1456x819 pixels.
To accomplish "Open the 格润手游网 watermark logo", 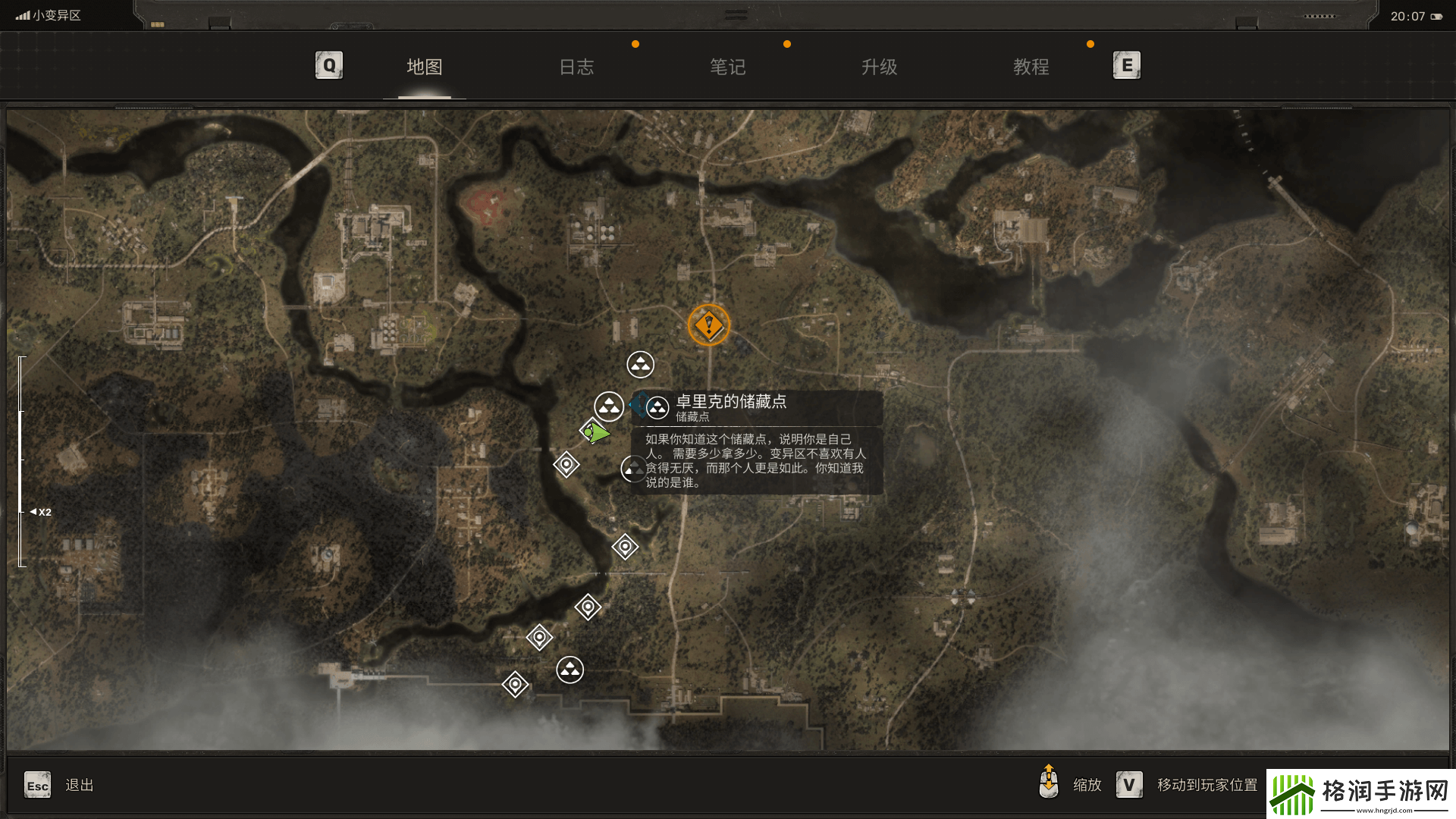I will click(x=1360, y=794).
